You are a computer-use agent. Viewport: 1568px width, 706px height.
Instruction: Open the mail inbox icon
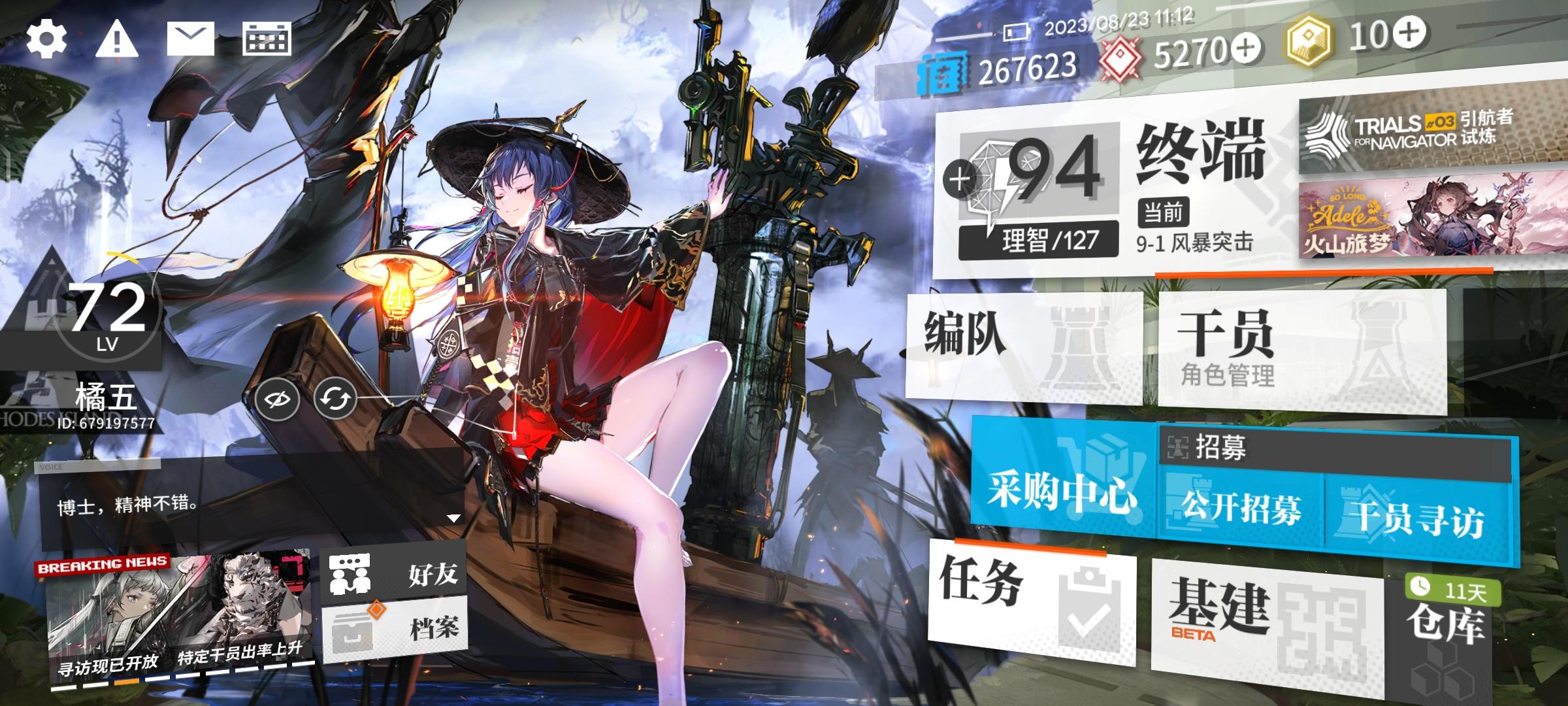coord(191,39)
